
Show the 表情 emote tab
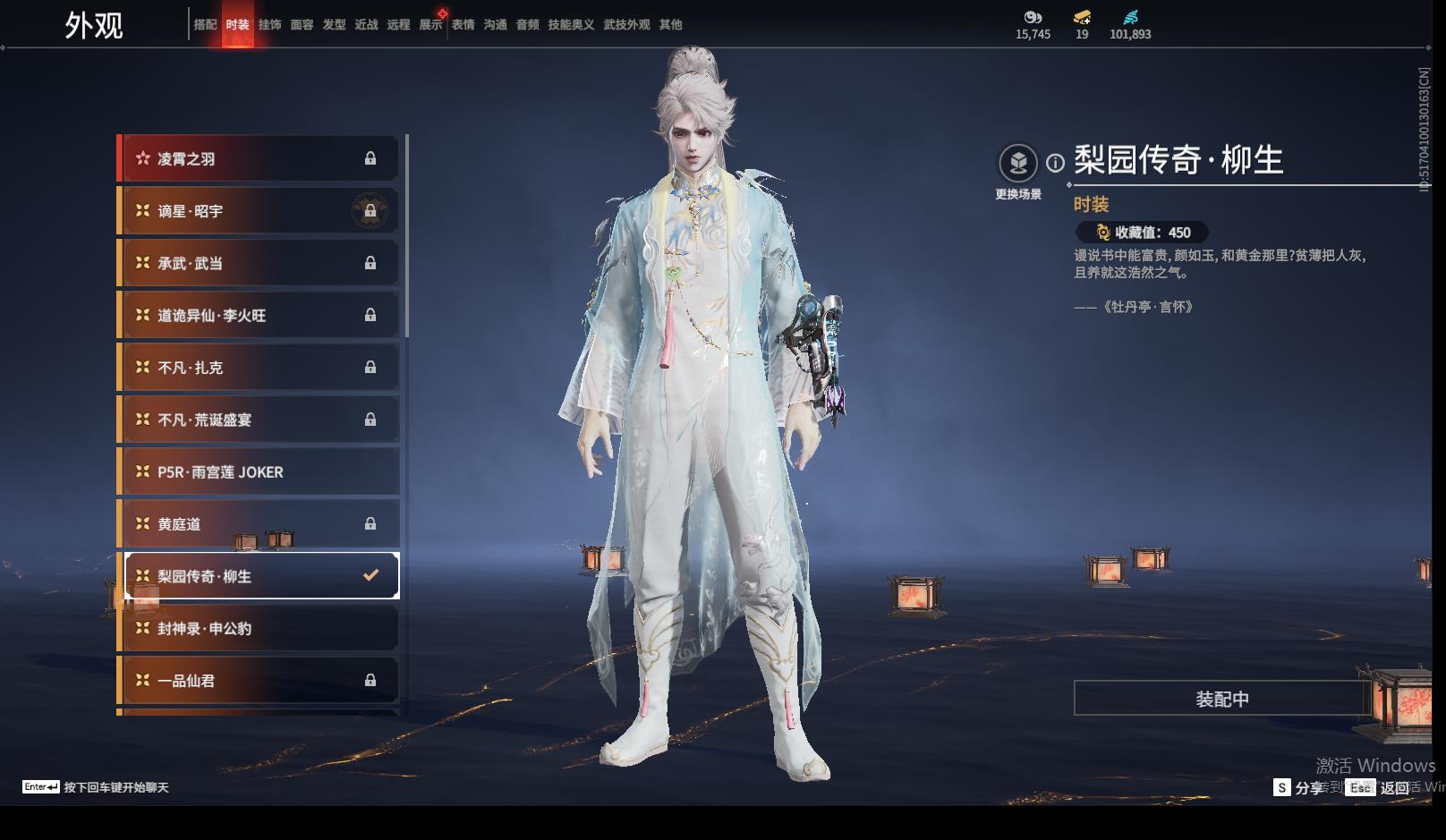click(x=463, y=25)
